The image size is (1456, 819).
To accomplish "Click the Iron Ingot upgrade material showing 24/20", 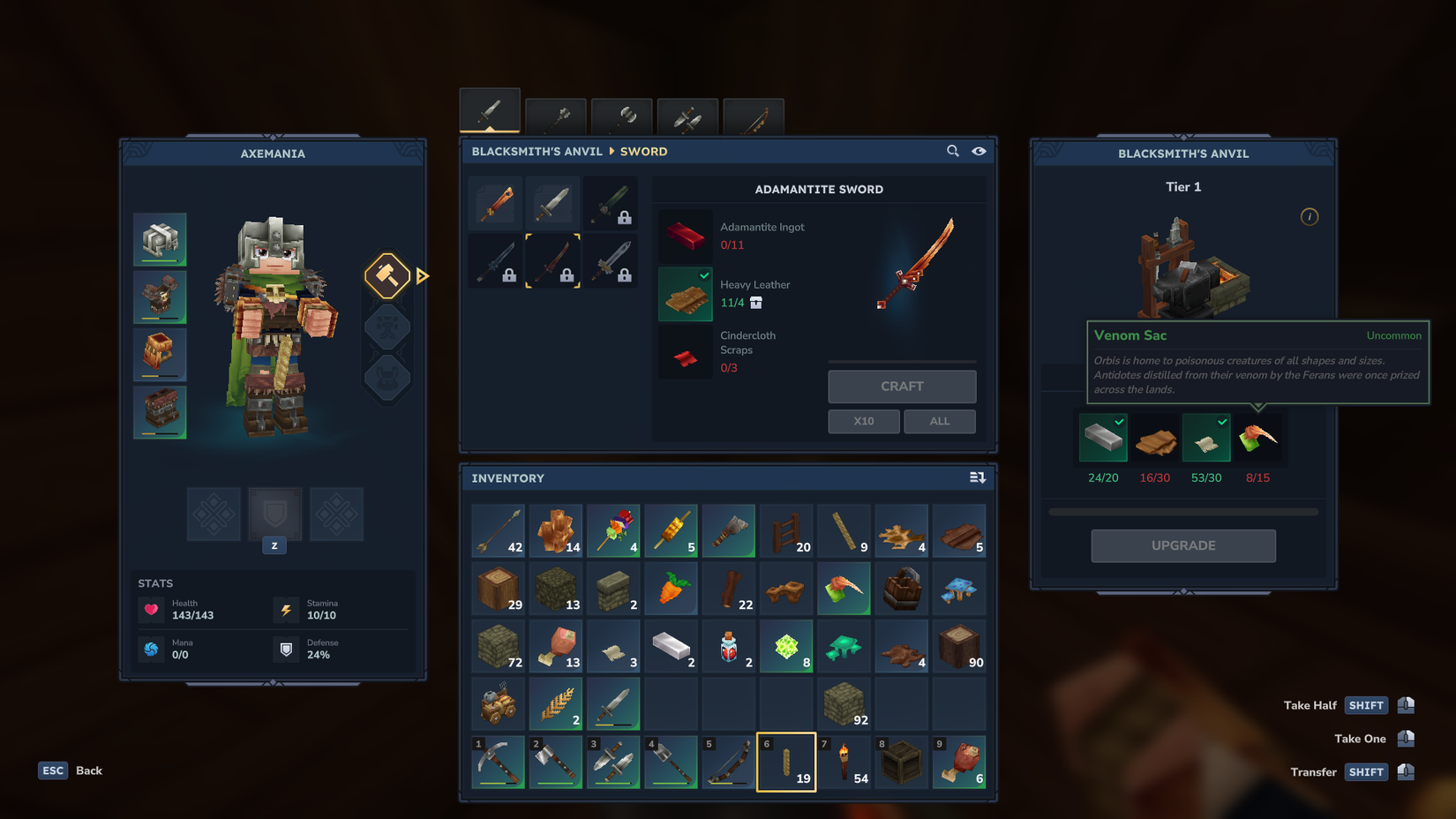I will coord(1103,438).
